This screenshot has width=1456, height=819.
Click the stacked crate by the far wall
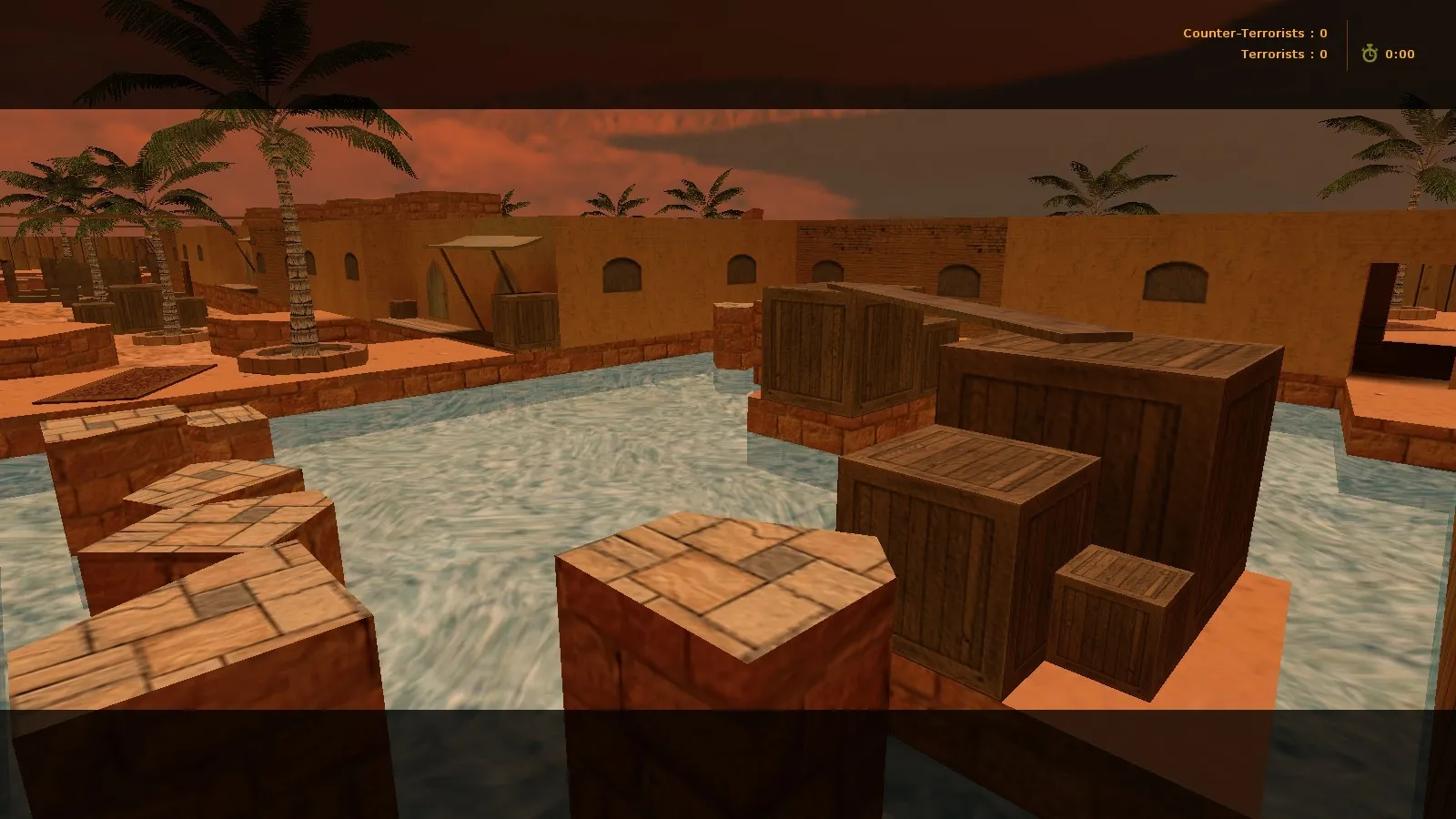point(523,318)
